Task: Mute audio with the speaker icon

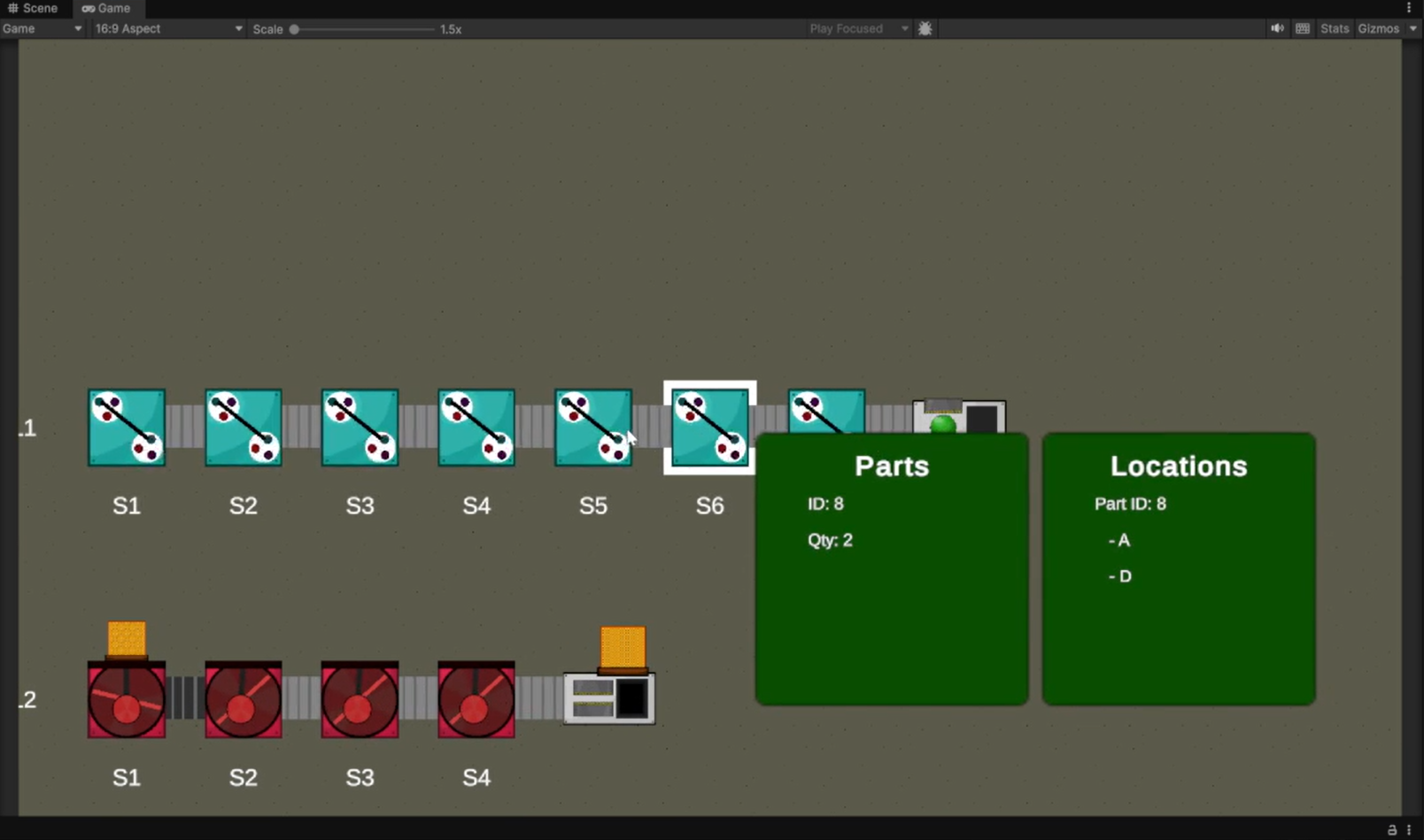Action: [x=1277, y=29]
